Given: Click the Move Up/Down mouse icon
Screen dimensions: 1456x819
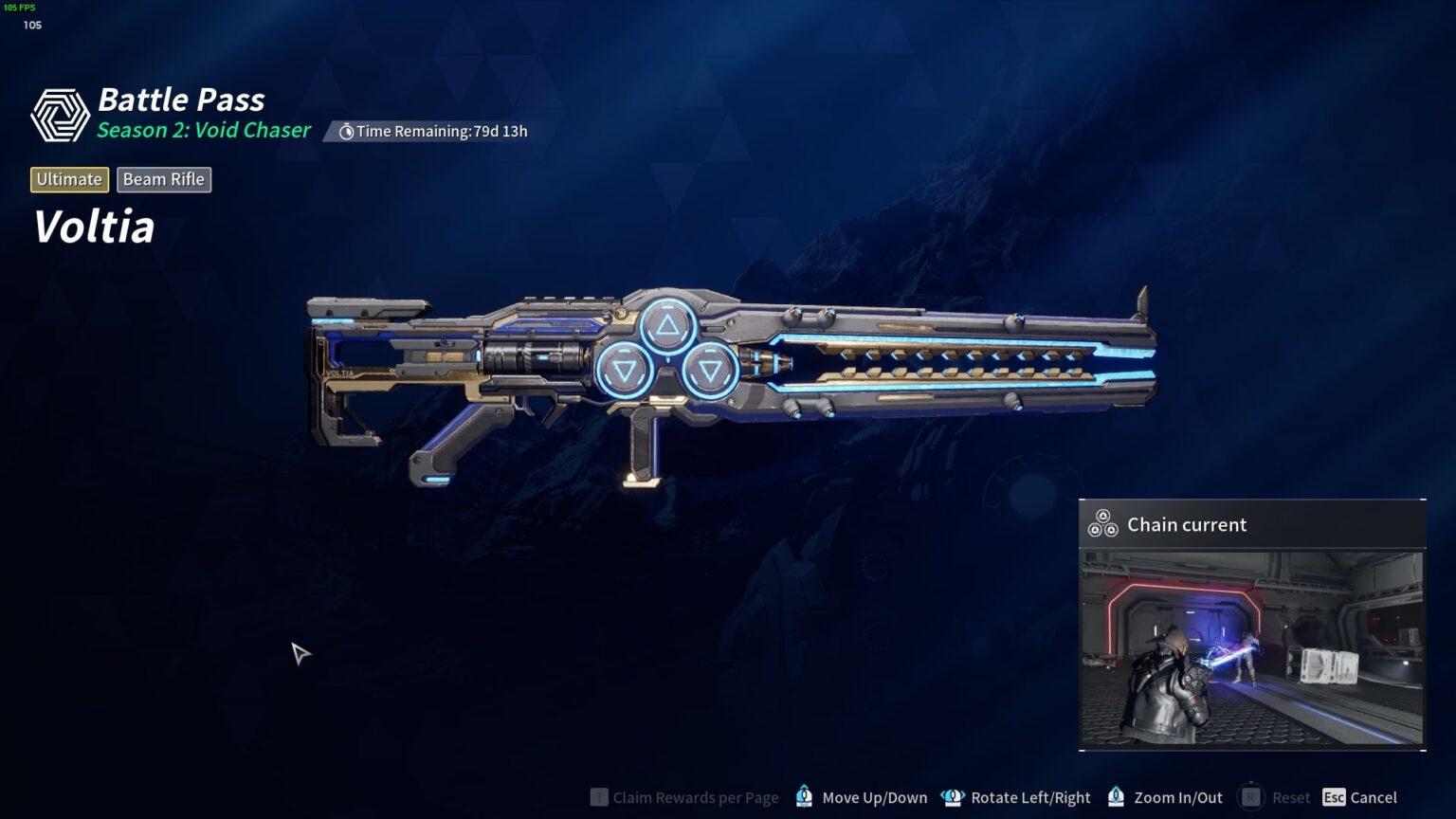Looking at the screenshot, I should (x=804, y=797).
